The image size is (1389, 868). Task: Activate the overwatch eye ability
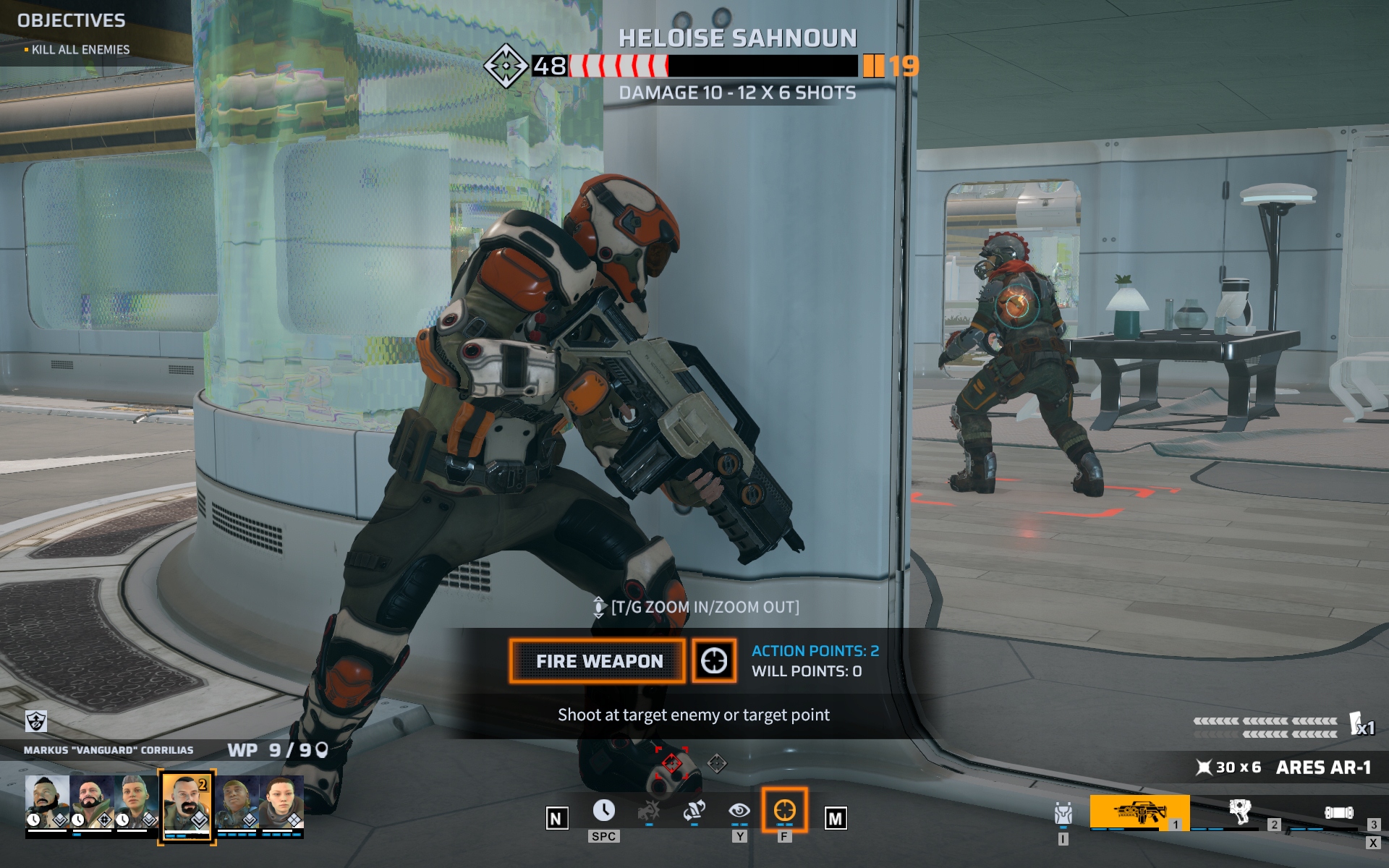pyautogui.click(x=739, y=811)
